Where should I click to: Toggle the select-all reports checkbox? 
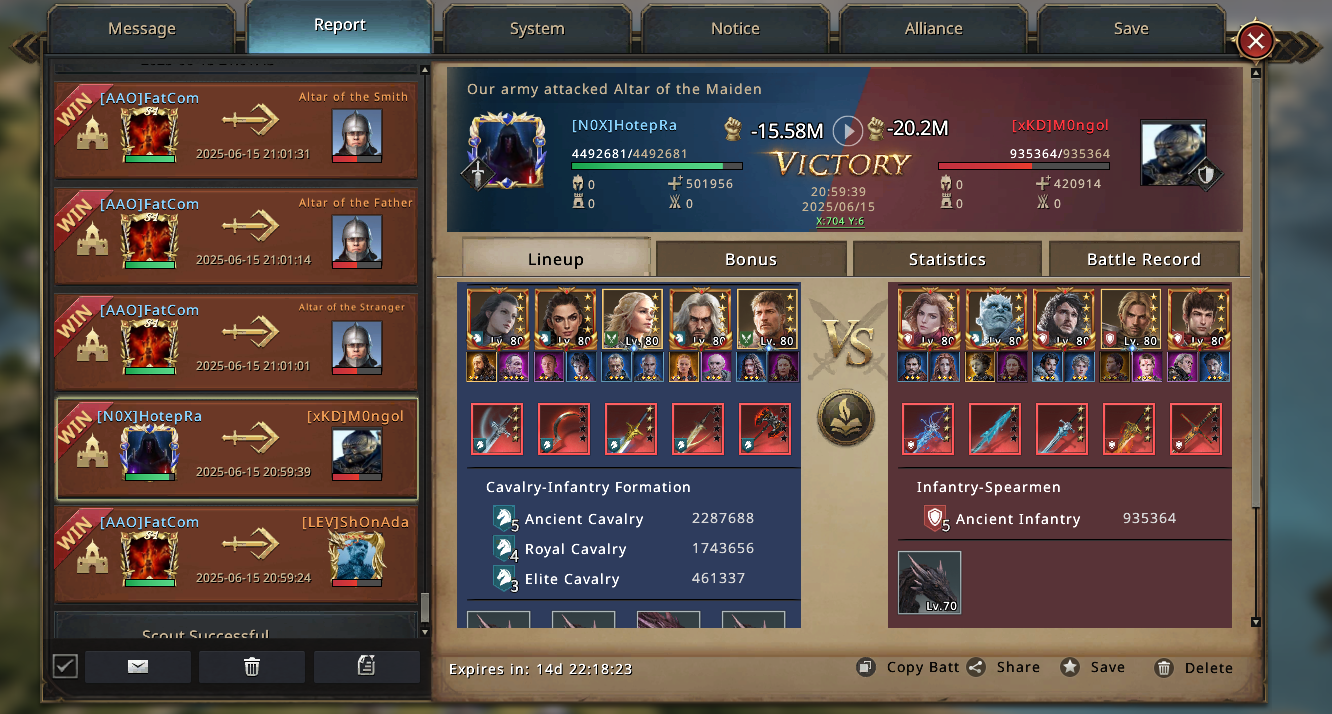pos(65,666)
